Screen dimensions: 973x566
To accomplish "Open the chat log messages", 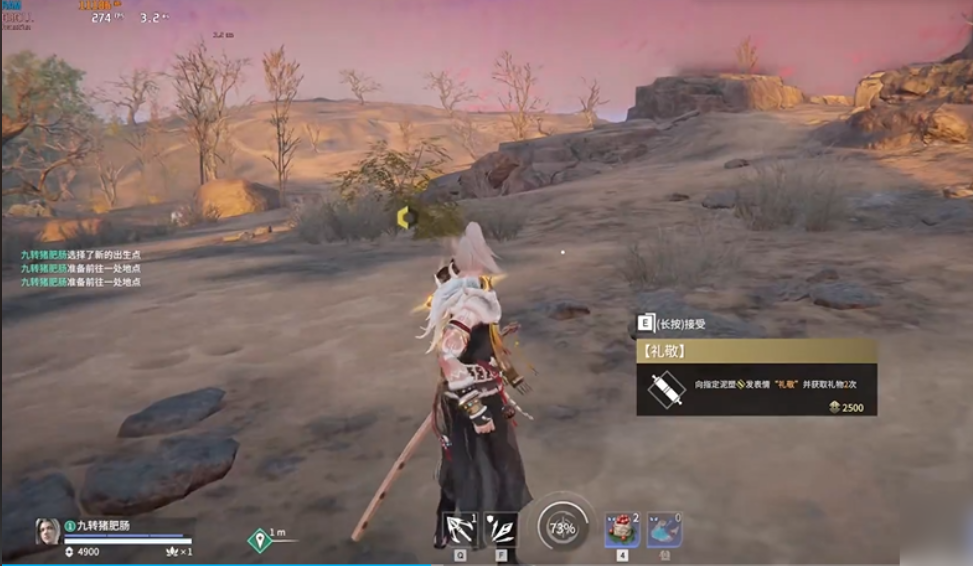I will point(81,269).
